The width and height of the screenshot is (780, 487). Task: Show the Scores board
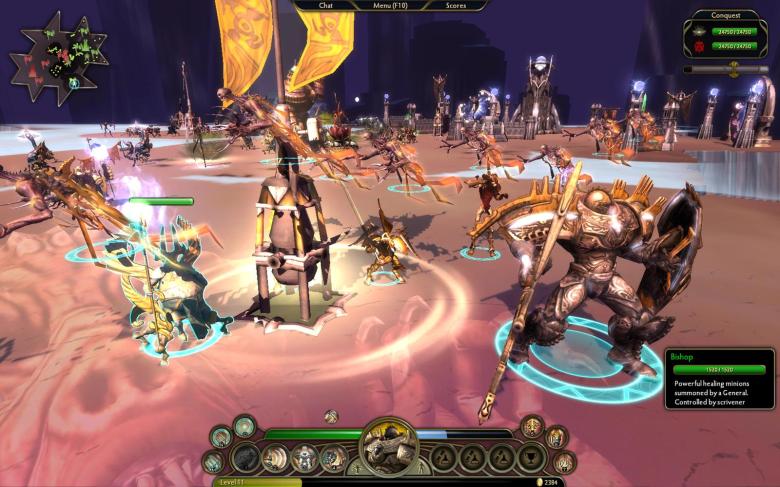pos(455,5)
